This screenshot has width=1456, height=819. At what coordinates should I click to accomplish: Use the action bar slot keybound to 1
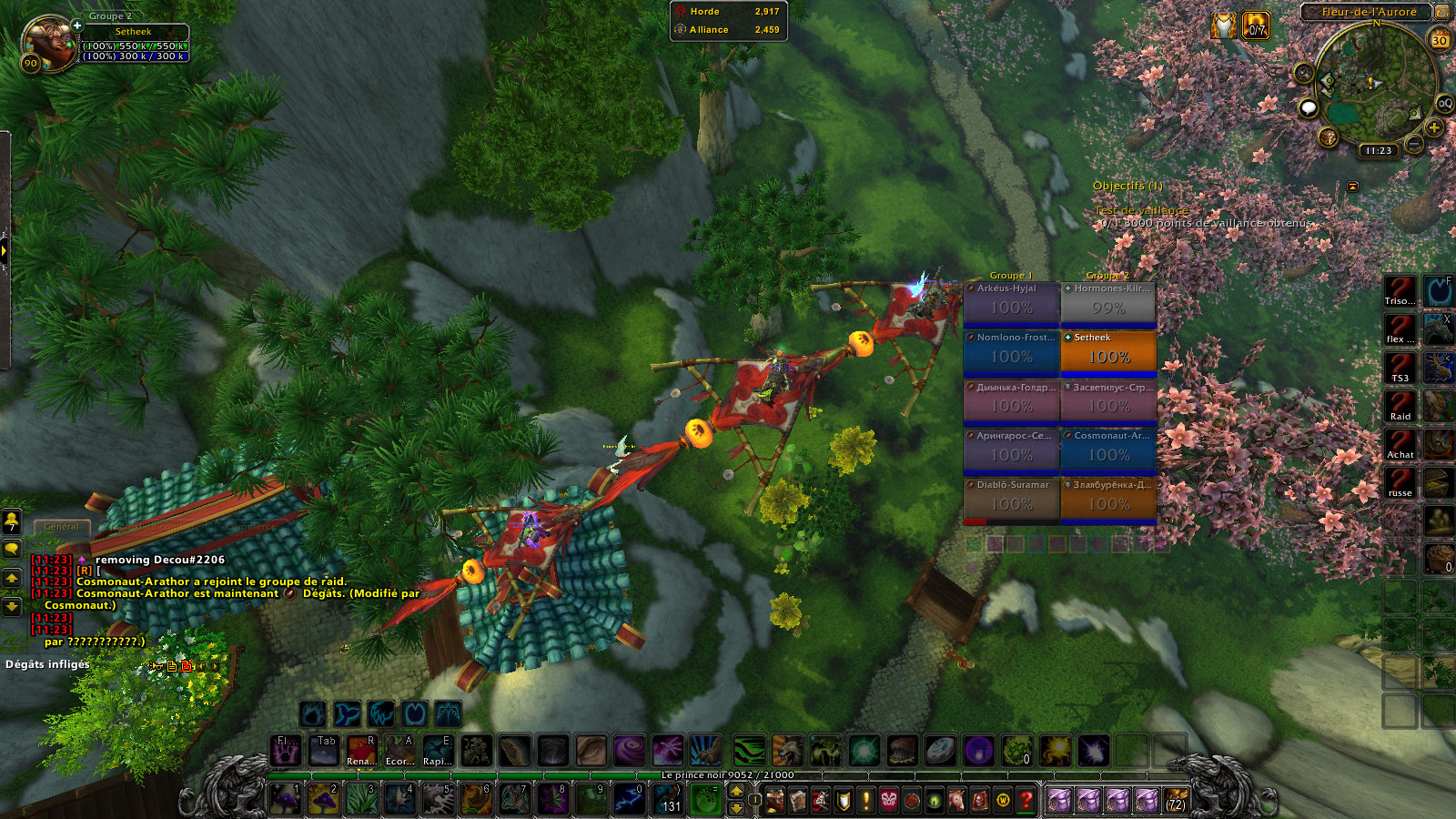286,798
